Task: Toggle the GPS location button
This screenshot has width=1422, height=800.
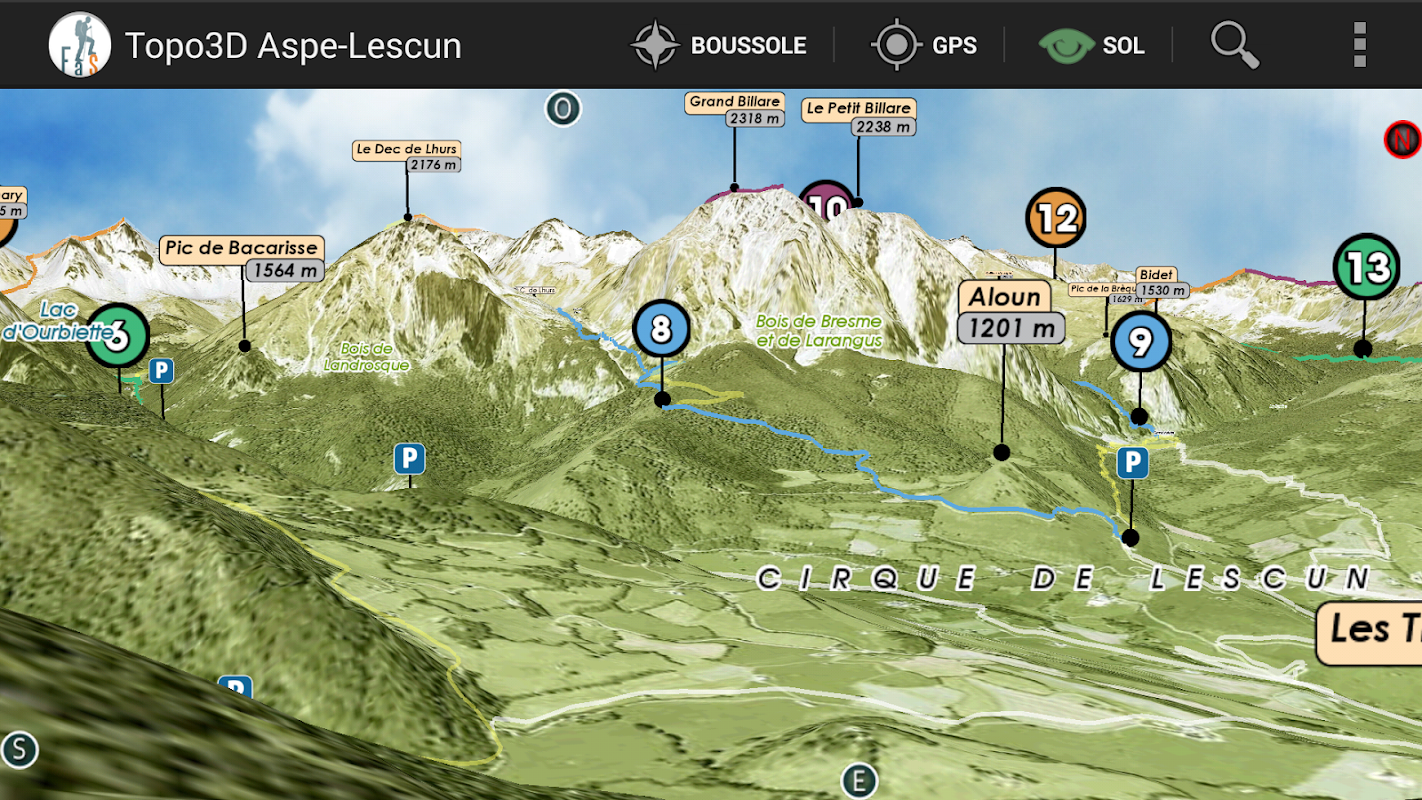Action: click(923, 45)
